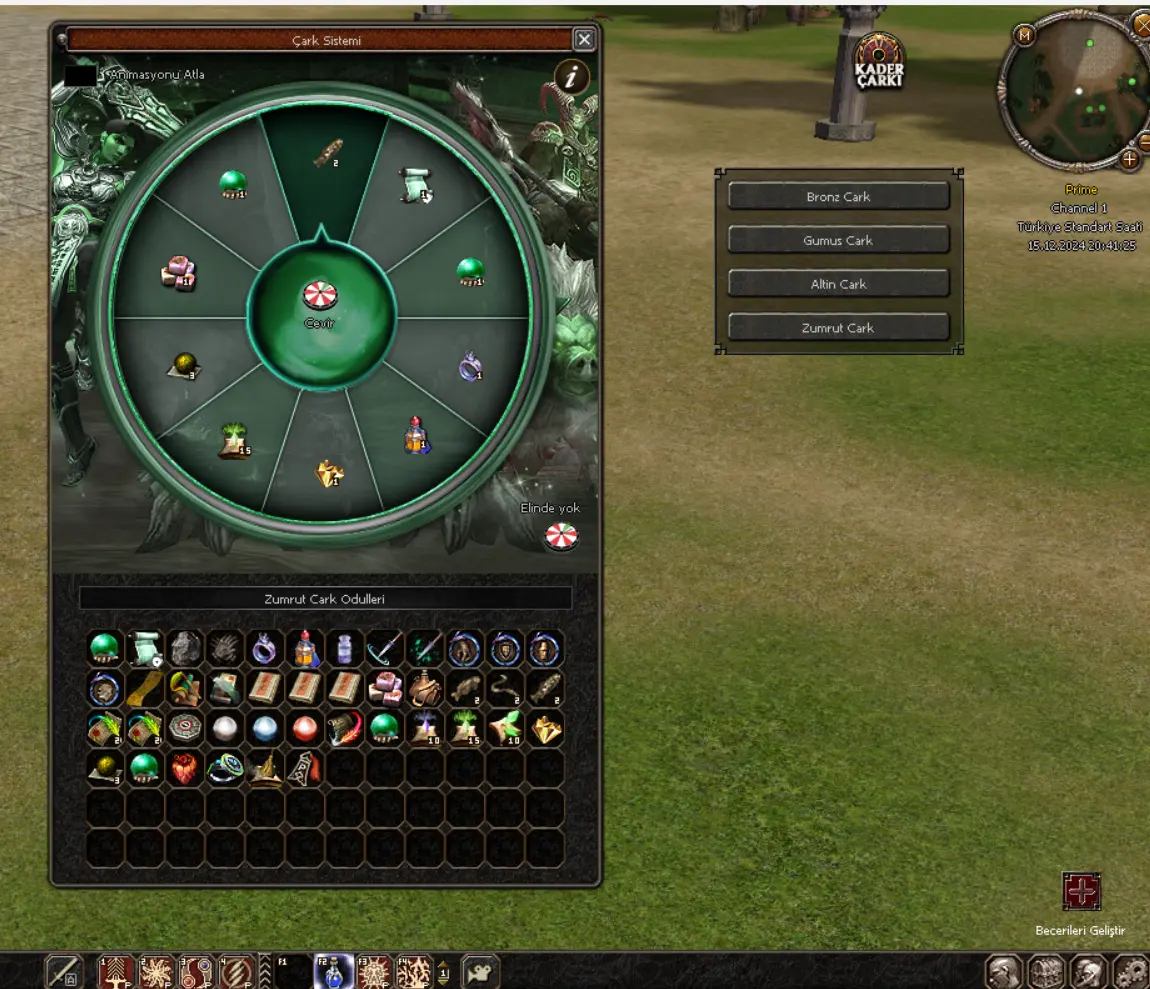
Task: Close the Çark Sistemi window
Action: (584, 39)
